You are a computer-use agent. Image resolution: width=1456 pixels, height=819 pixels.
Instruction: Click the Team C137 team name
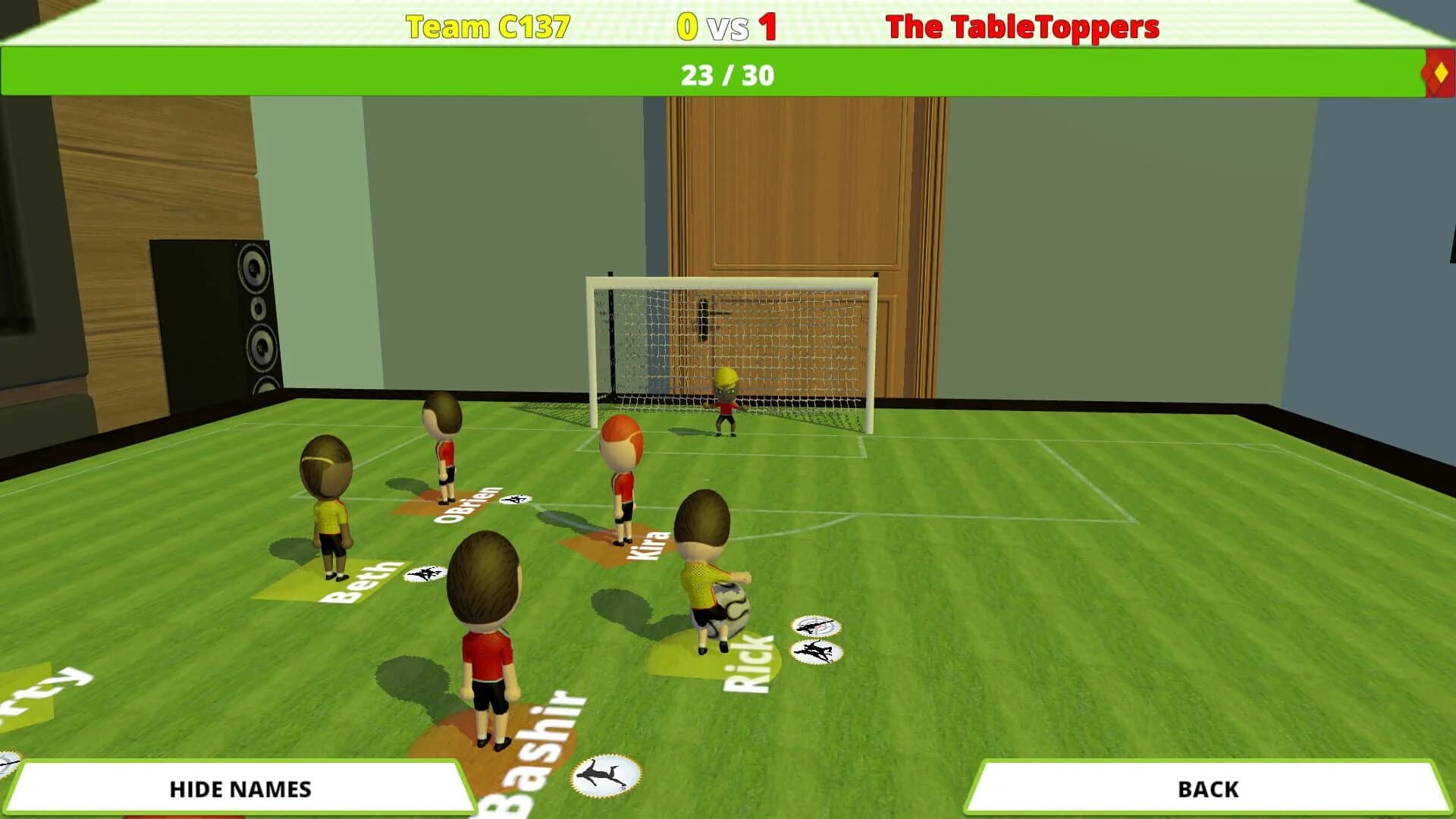[488, 25]
